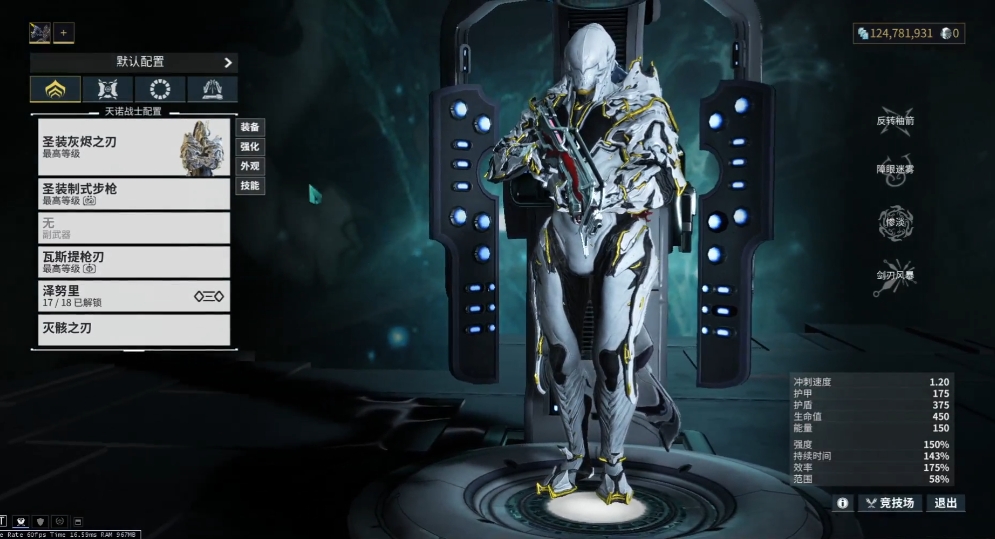Select the 惨淡 ability icon
The width and height of the screenshot is (995, 539).
(x=895, y=223)
